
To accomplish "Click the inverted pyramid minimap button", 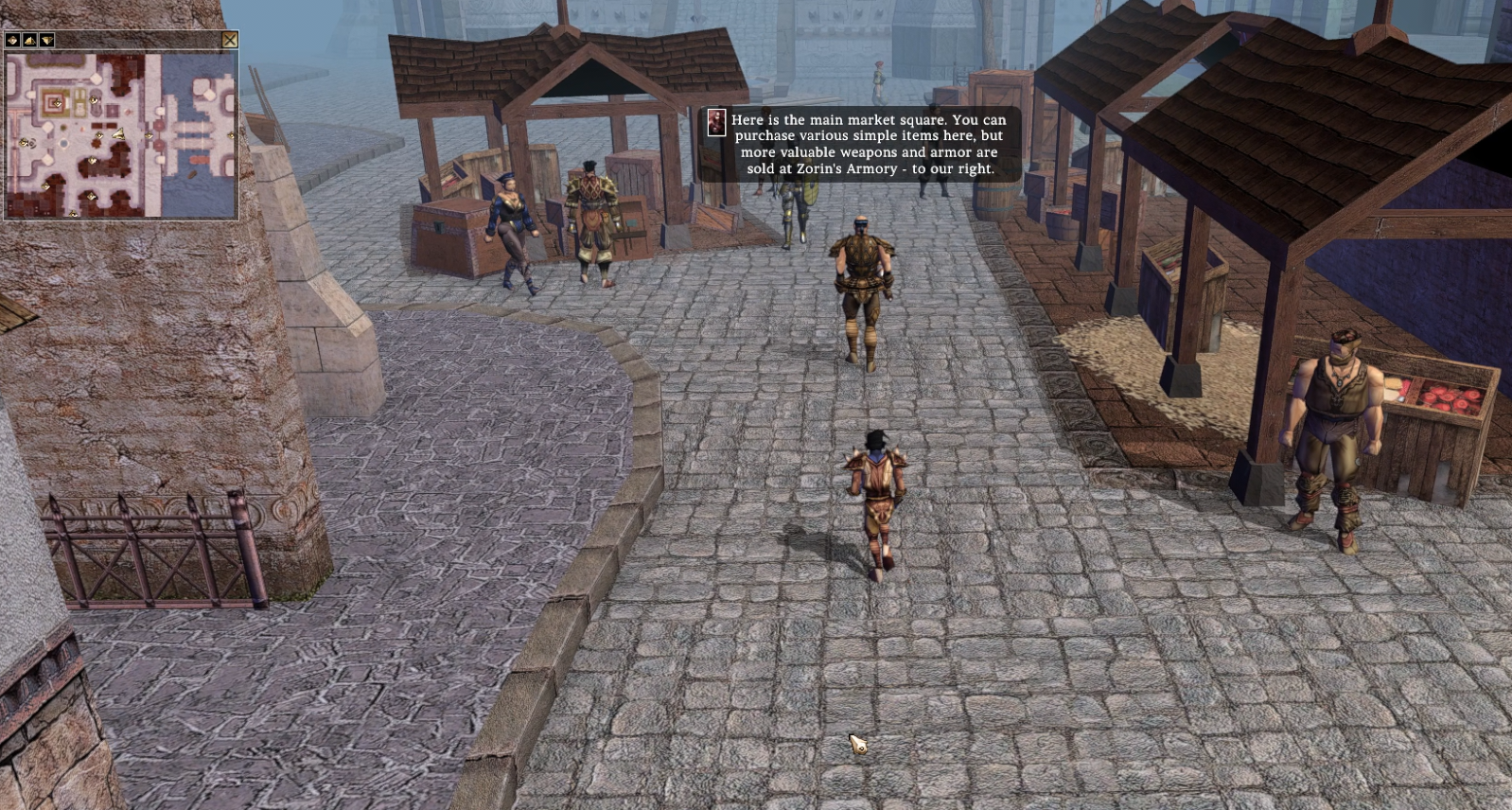I will (47, 40).
